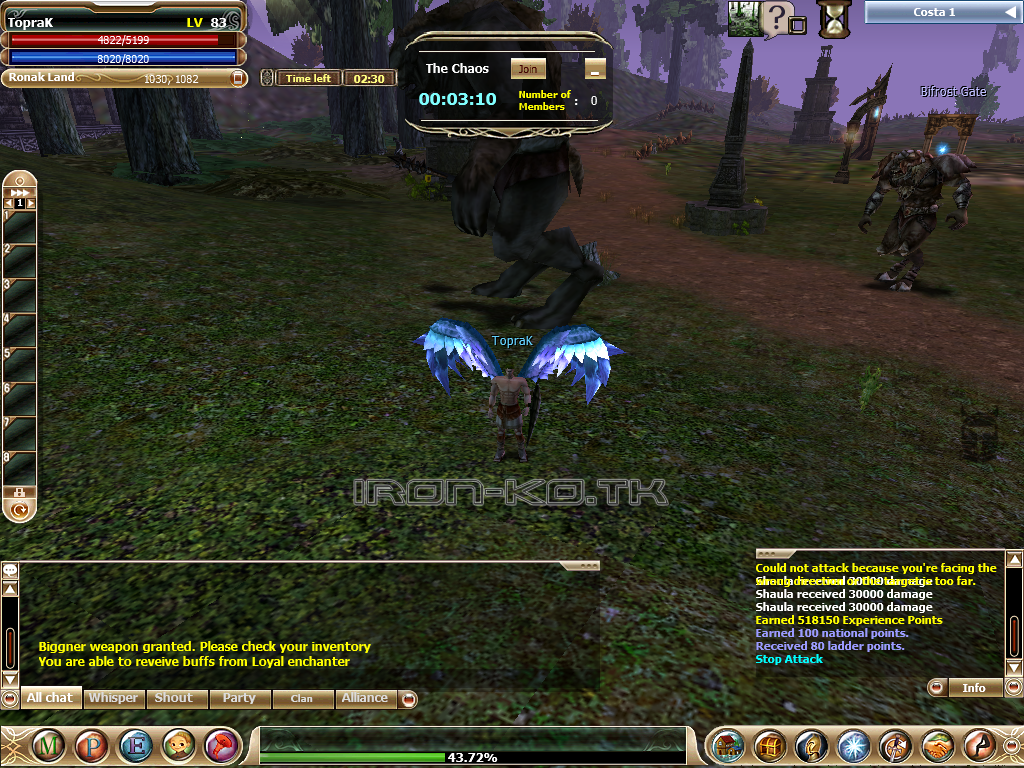Open the Clan chat tab
Image resolution: width=1024 pixels, height=768 pixels.
301,698
